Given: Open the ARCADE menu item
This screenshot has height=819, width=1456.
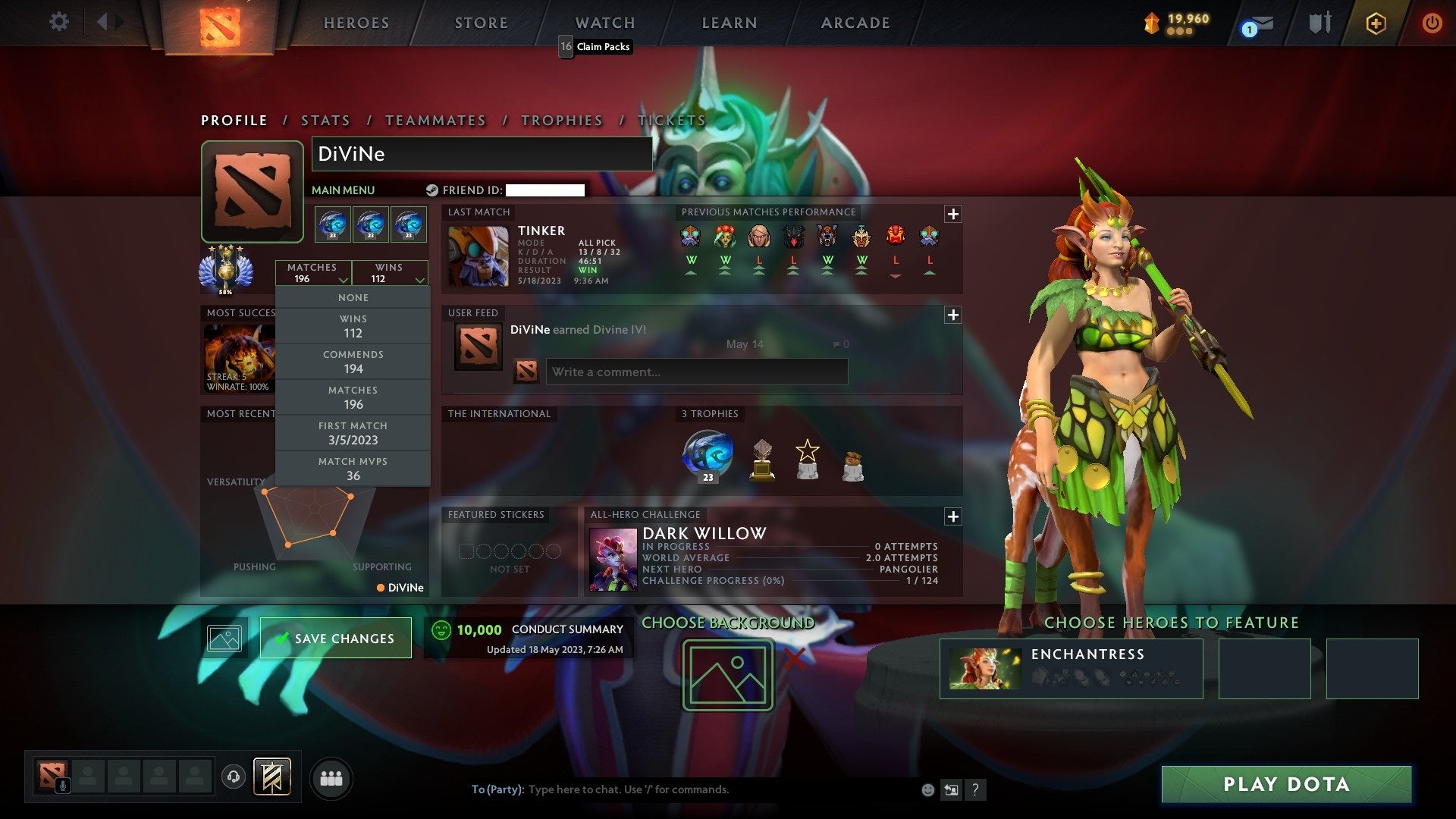Looking at the screenshot, I should [x=854, y=23].
